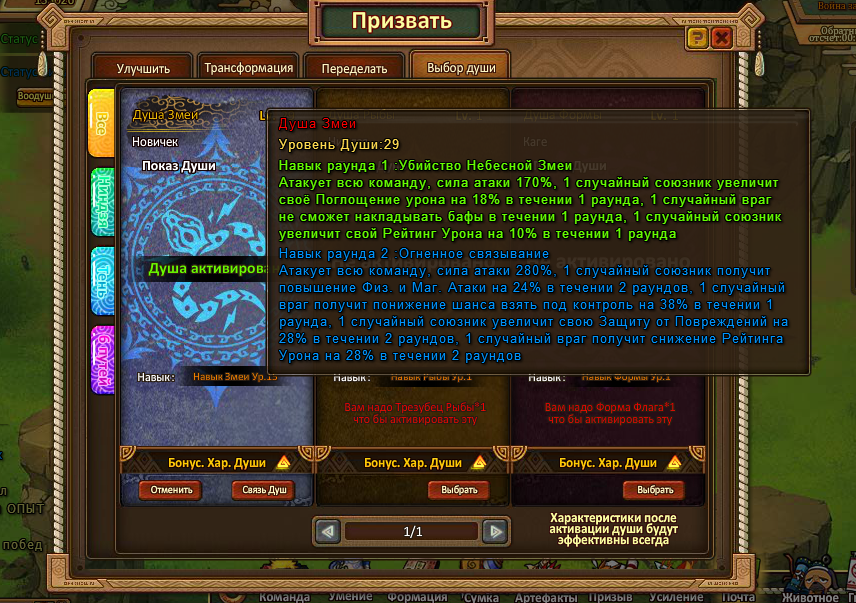Show the Выбор души tab
Viewport: 856px width, 603px height.
tap(460, 68)
